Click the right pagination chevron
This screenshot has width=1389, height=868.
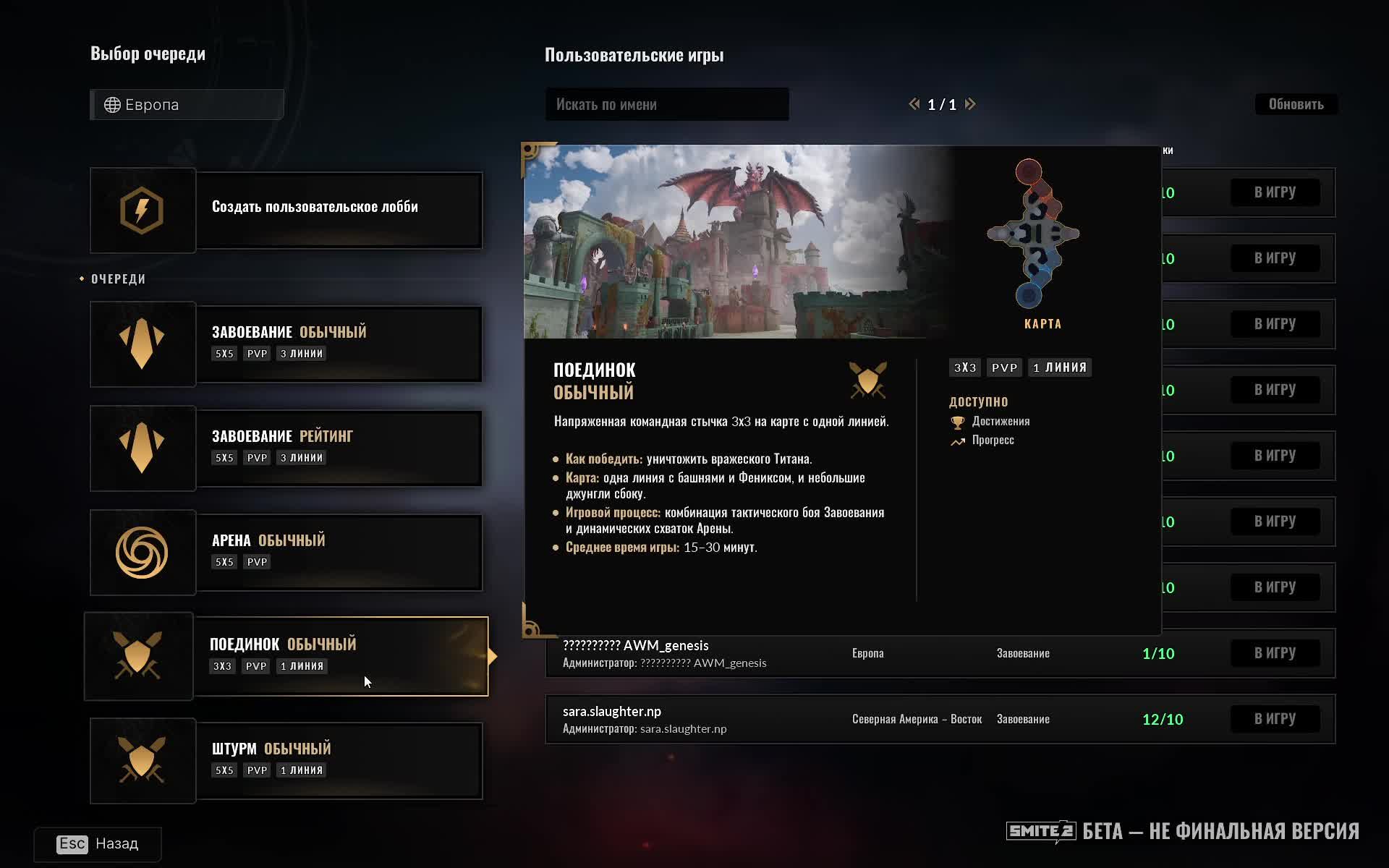click(971, 104)
